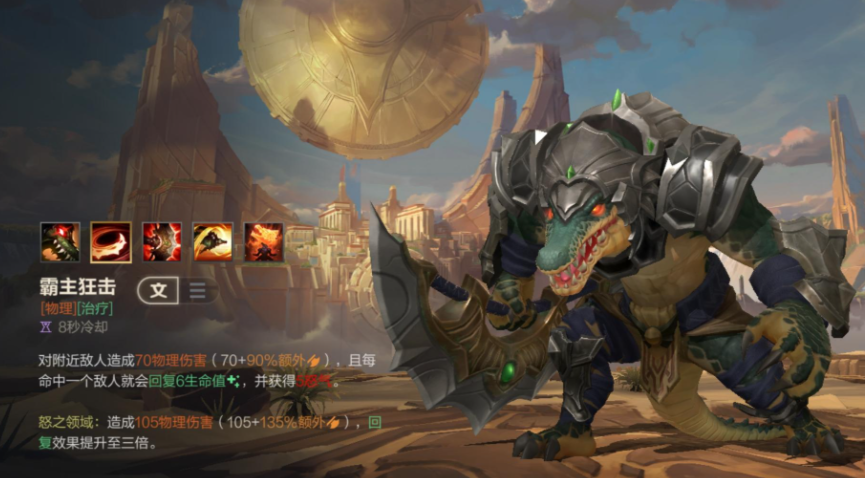The width and height of the screenshot is (865, 478).
Task: Select the red spinning slash ability icon
Action: click(x=111, y=242)
